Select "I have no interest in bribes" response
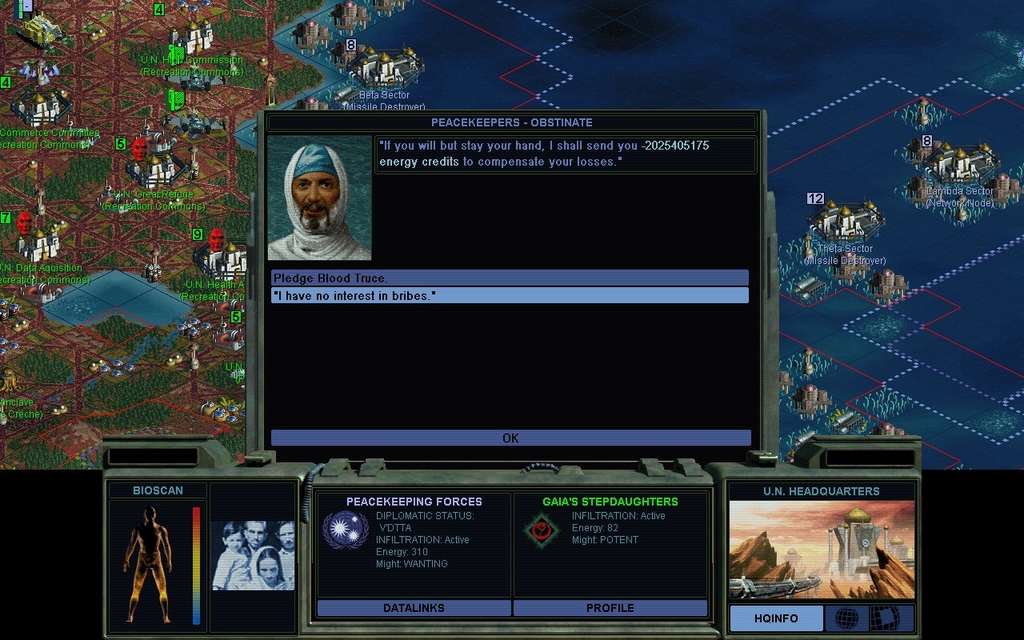The width and height of the screenshot is (1024, 640). pyautogui.click(x=509, y=296)
